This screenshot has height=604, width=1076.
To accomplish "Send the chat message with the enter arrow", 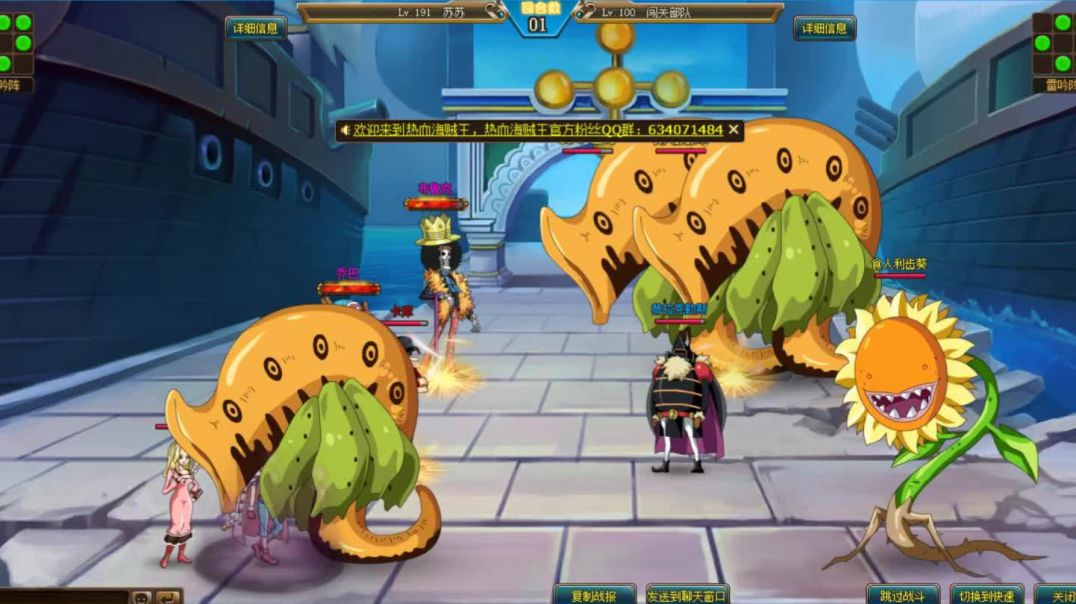I will tap(166, 597).
